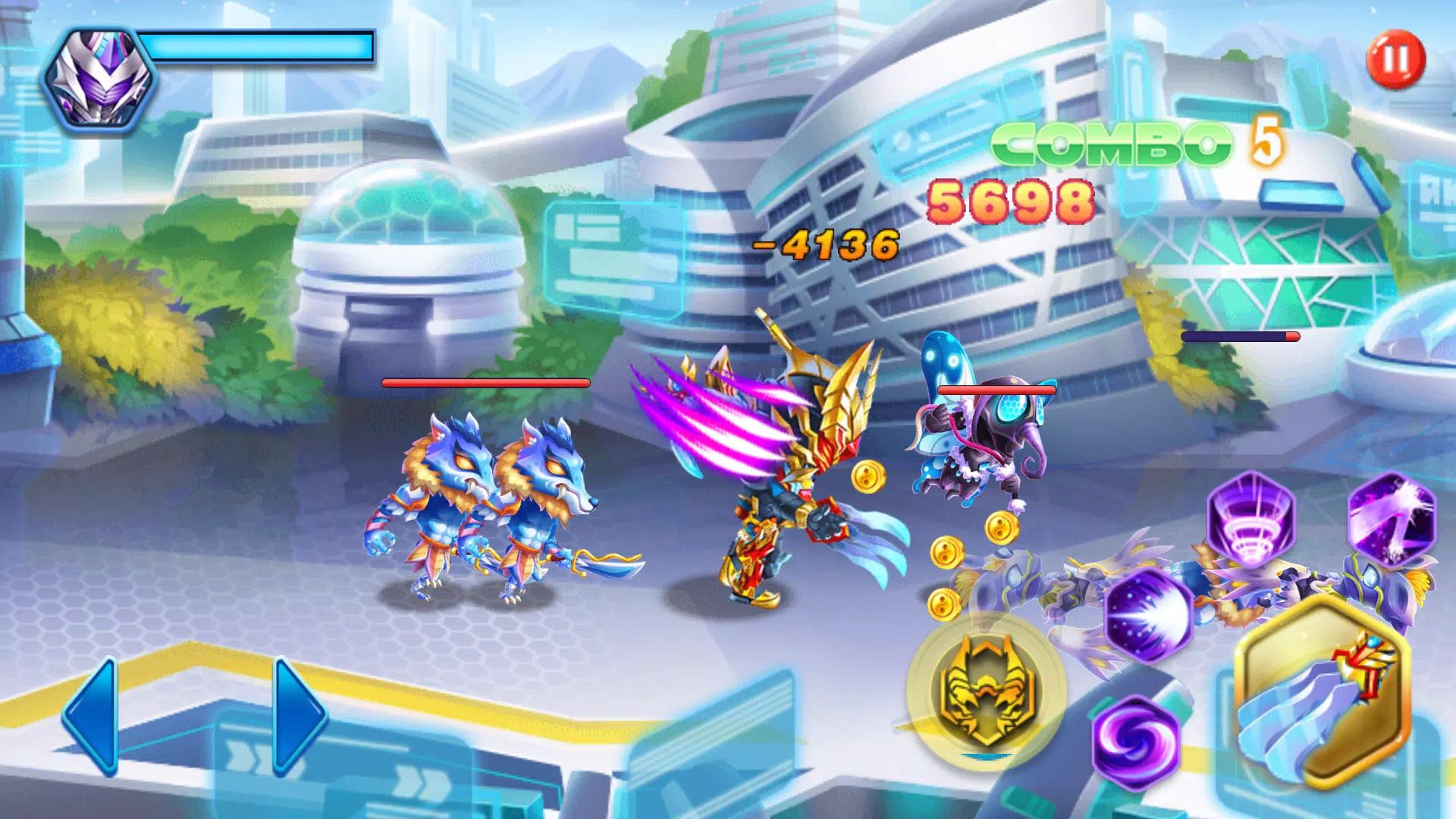Pause the game with the red button
This screenshot has width=1456, height=819.
point(1395,58)
